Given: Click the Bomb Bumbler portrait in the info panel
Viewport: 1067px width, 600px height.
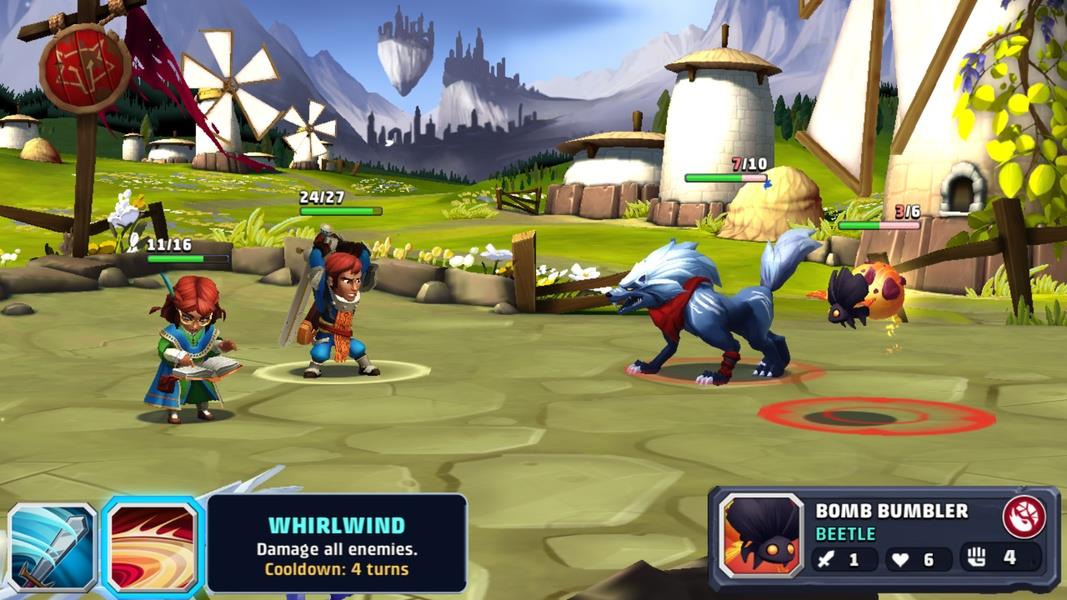Looking at the screenshot, I should point(762,535).
